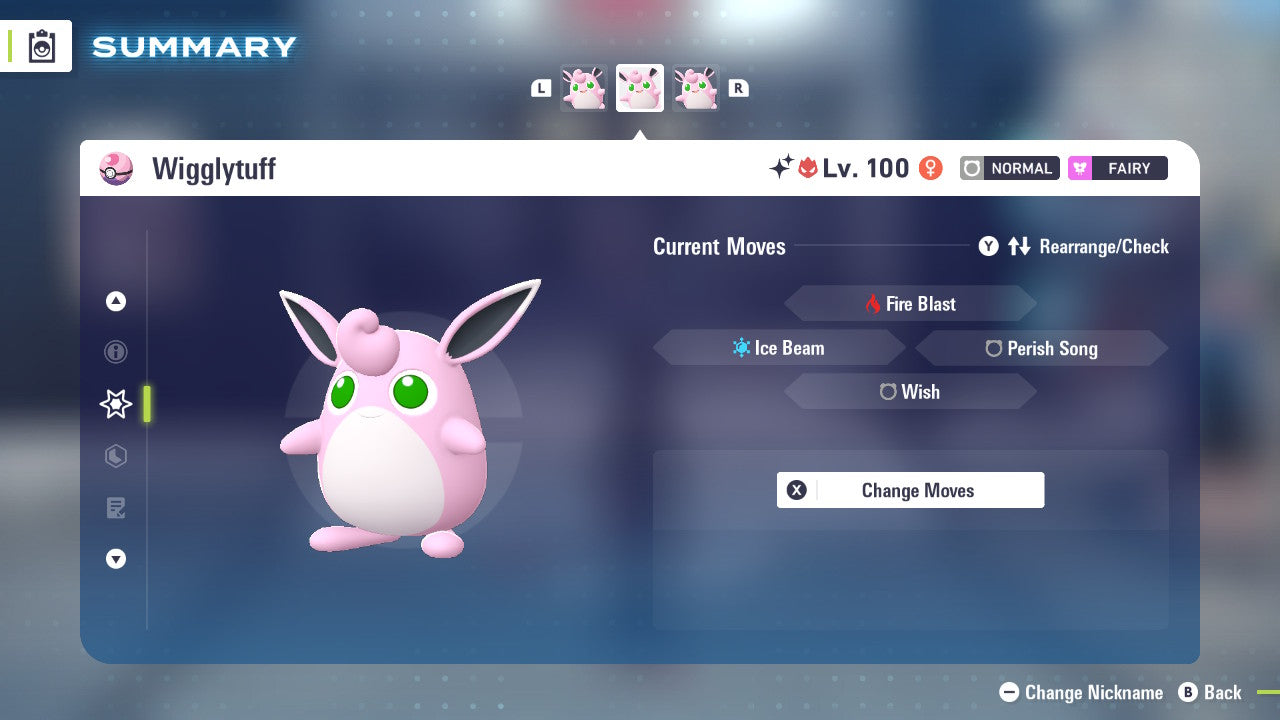Open the moves star page tab

pos(116,404)
